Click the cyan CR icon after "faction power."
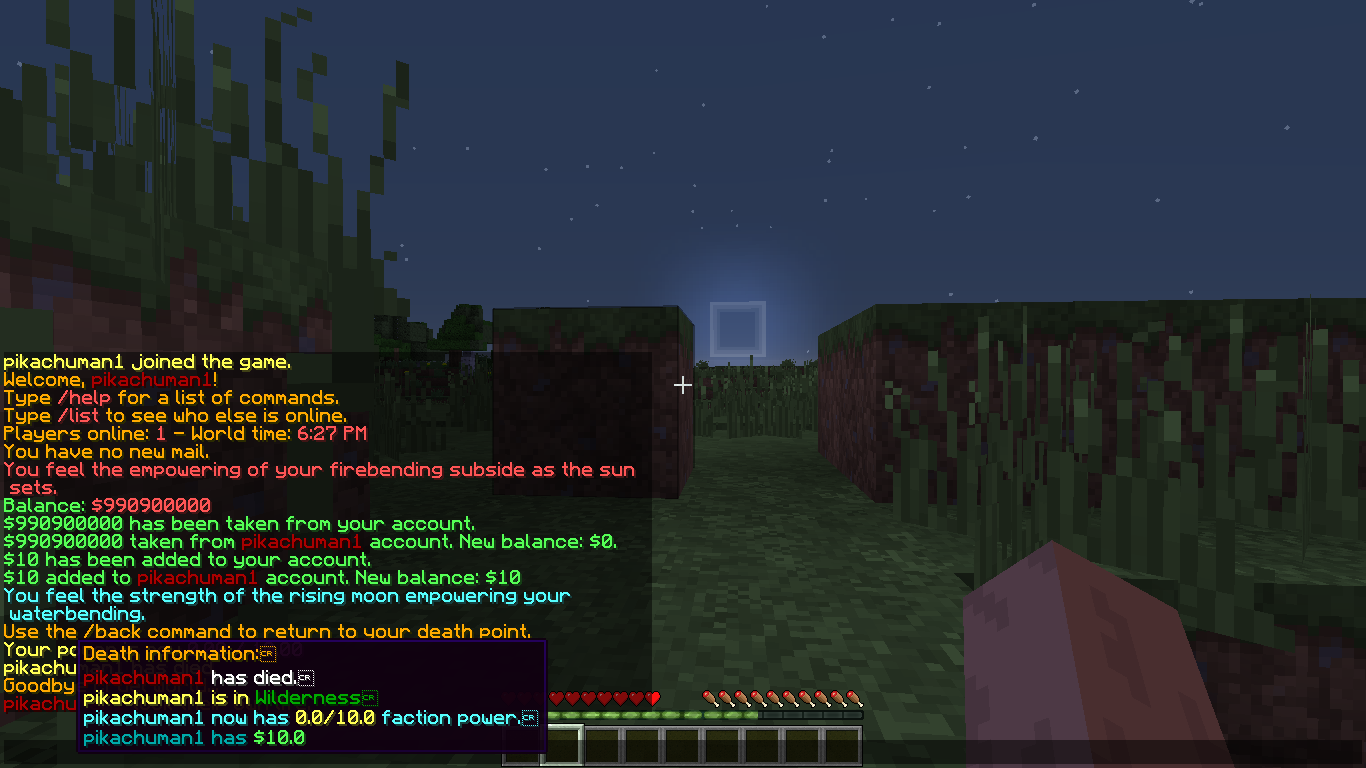Image resolution: width=1366 pixels, height=768 pixels. coord(529,718)
